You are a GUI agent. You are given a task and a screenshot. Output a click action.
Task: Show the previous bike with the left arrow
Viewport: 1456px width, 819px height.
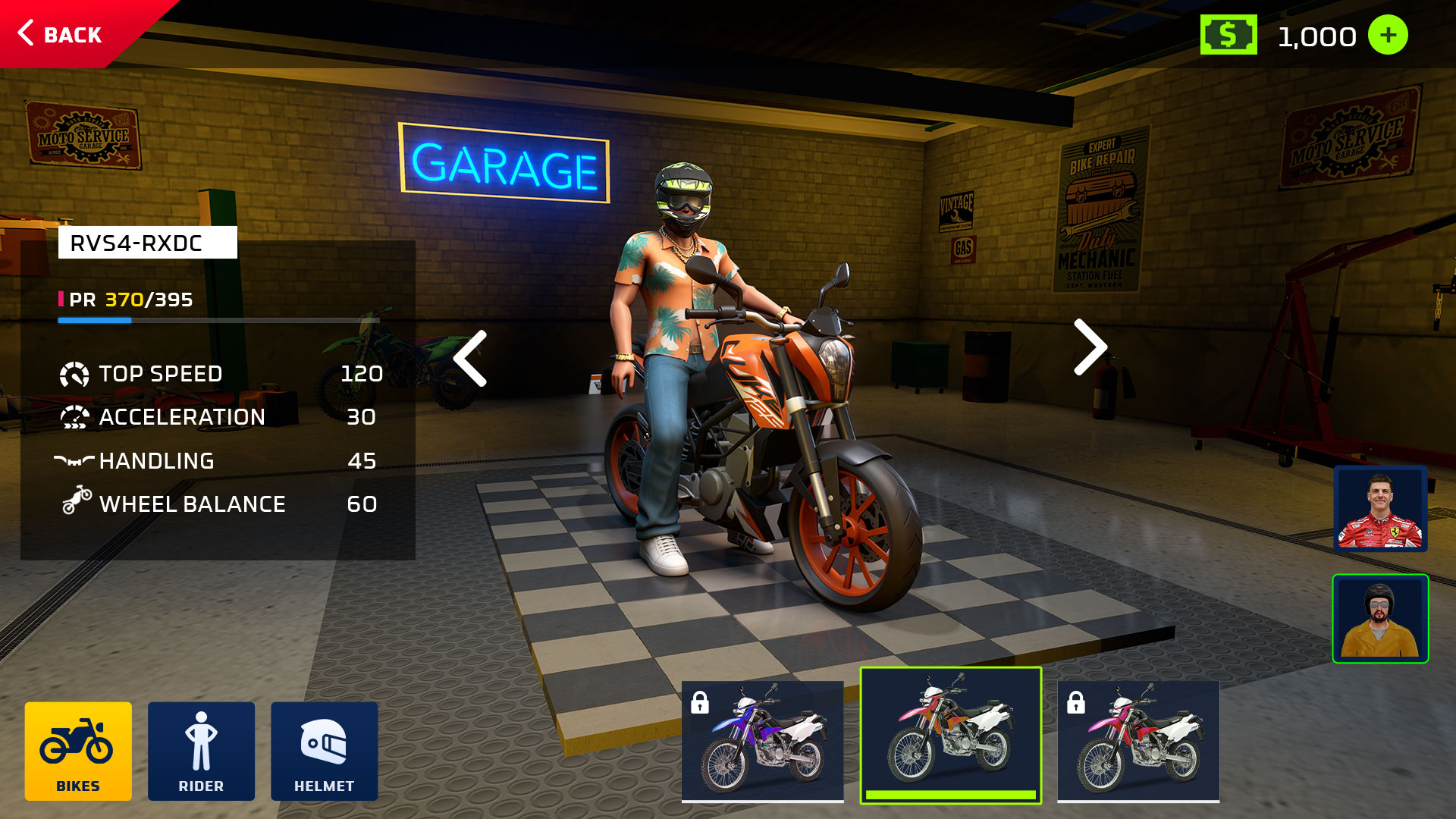click(x=470, y=358)
